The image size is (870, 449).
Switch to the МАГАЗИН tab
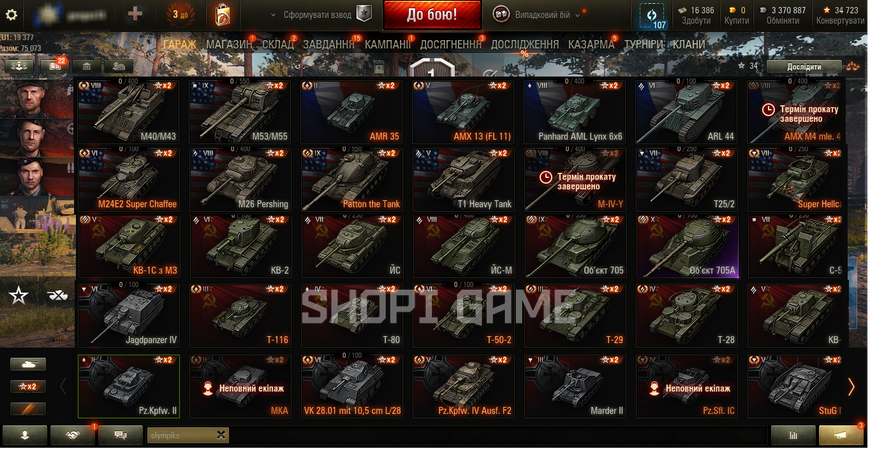(229, 45)
